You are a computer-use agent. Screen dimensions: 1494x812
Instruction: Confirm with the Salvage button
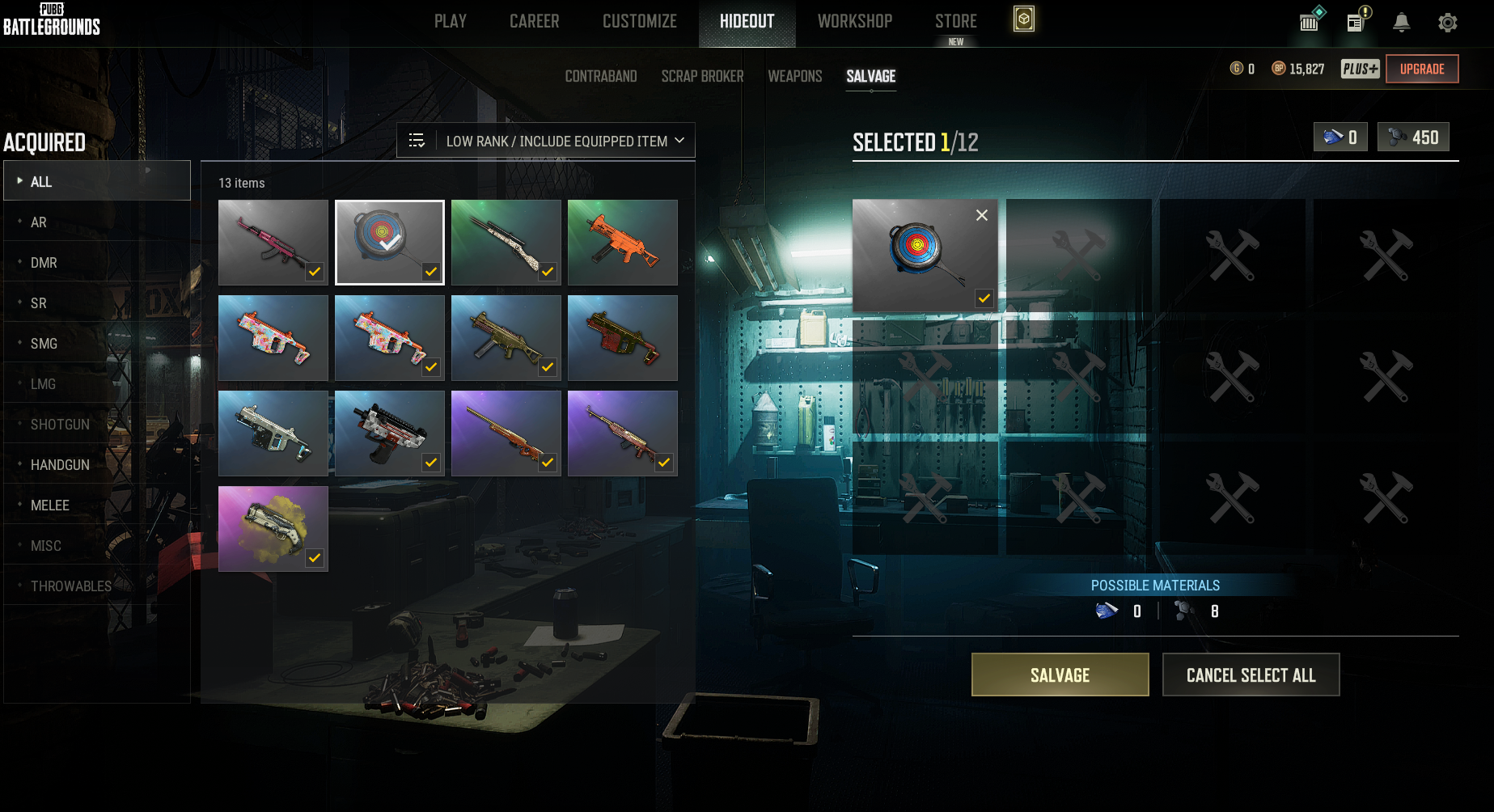tap(1060, 675)
